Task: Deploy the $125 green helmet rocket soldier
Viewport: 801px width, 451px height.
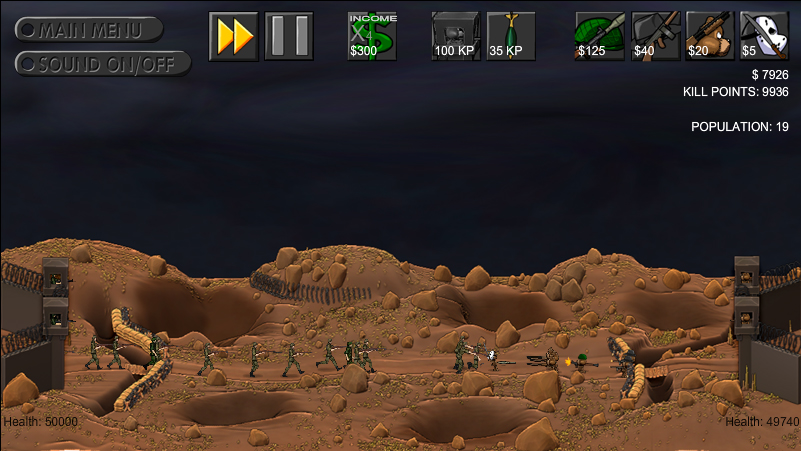Action: (599, 36)
